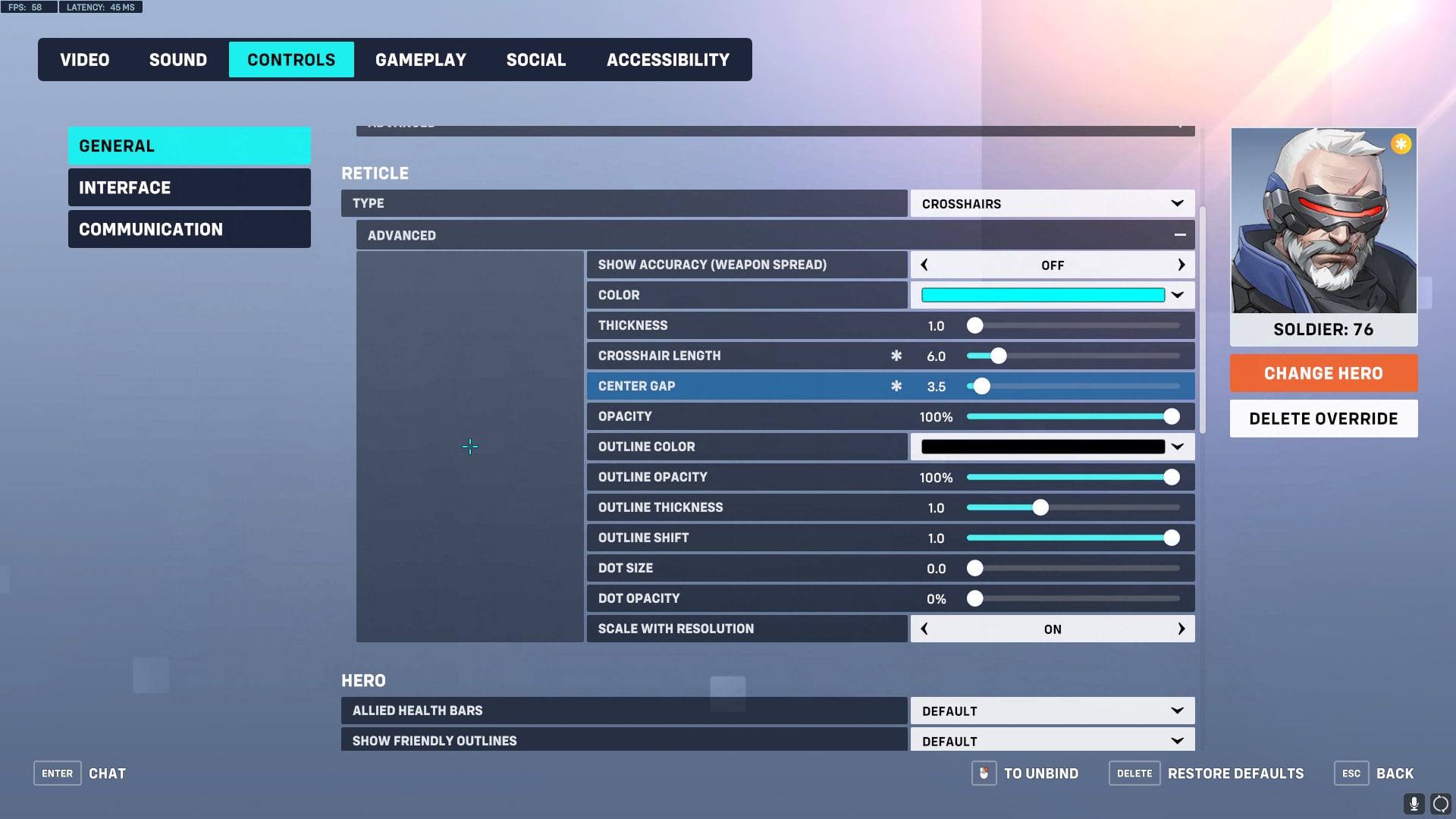Open the crosshair Color swatch
Image resolution: width=1456 pixels, height=819 pixels.
coord(1042,295)
